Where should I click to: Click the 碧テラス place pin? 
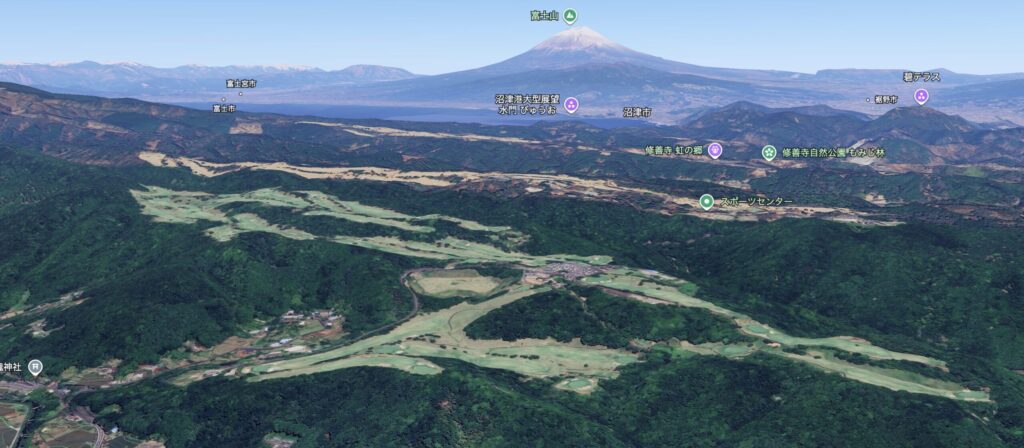coord(921,96)
